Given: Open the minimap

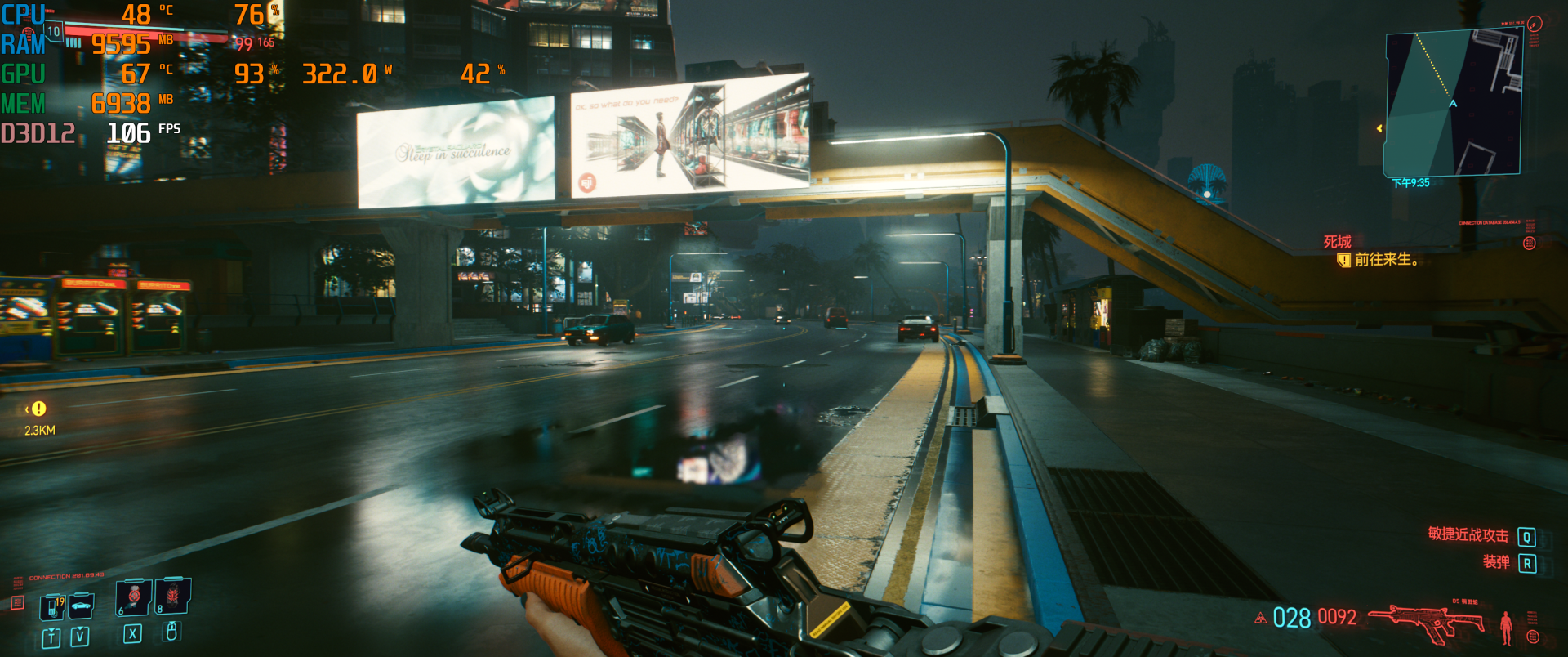Looking at the screenshot, I should coord(1454,103).
